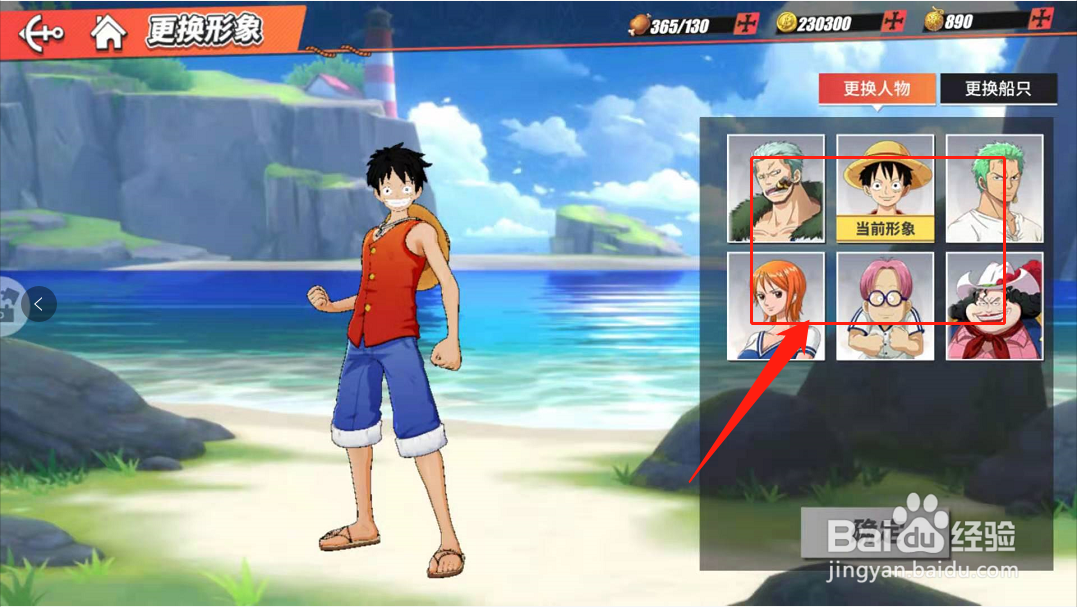Expand the left side panel arrow
Image resolution: width=1077 pixels, height=607 pixels.
(38, 303)
